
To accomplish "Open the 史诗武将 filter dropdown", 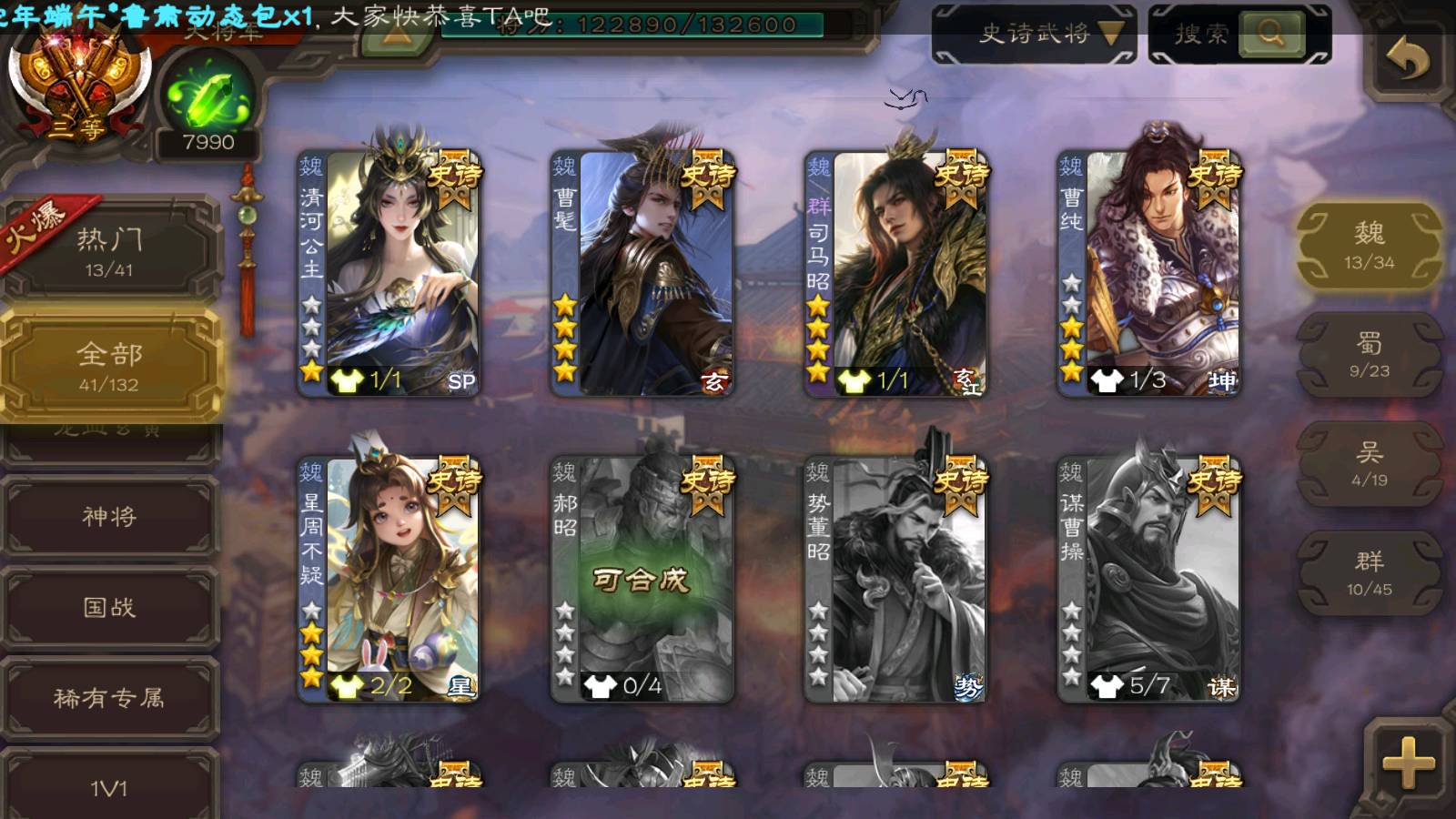I will pyautogui.click(x=1035, y=35).
